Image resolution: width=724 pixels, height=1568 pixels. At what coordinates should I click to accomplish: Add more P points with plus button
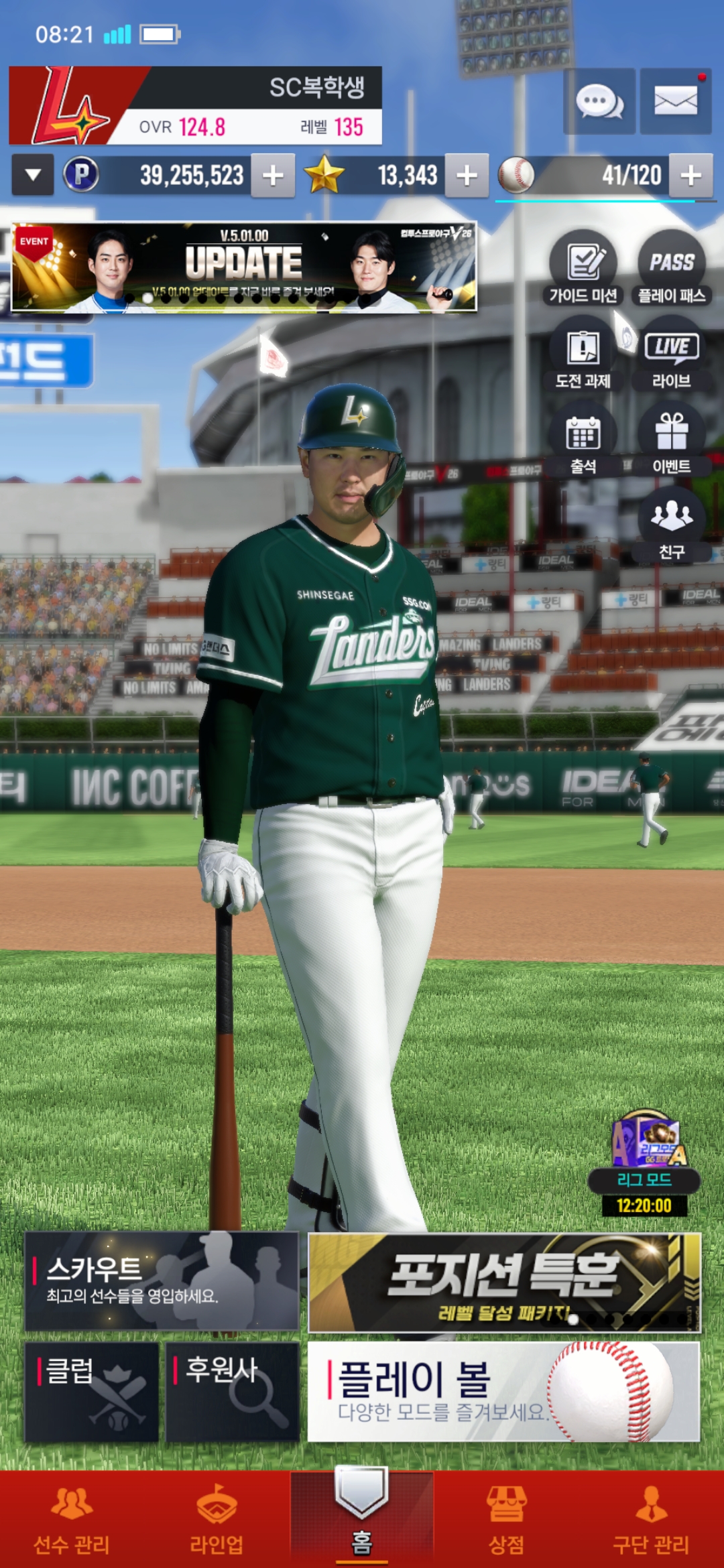click(273, 176)
